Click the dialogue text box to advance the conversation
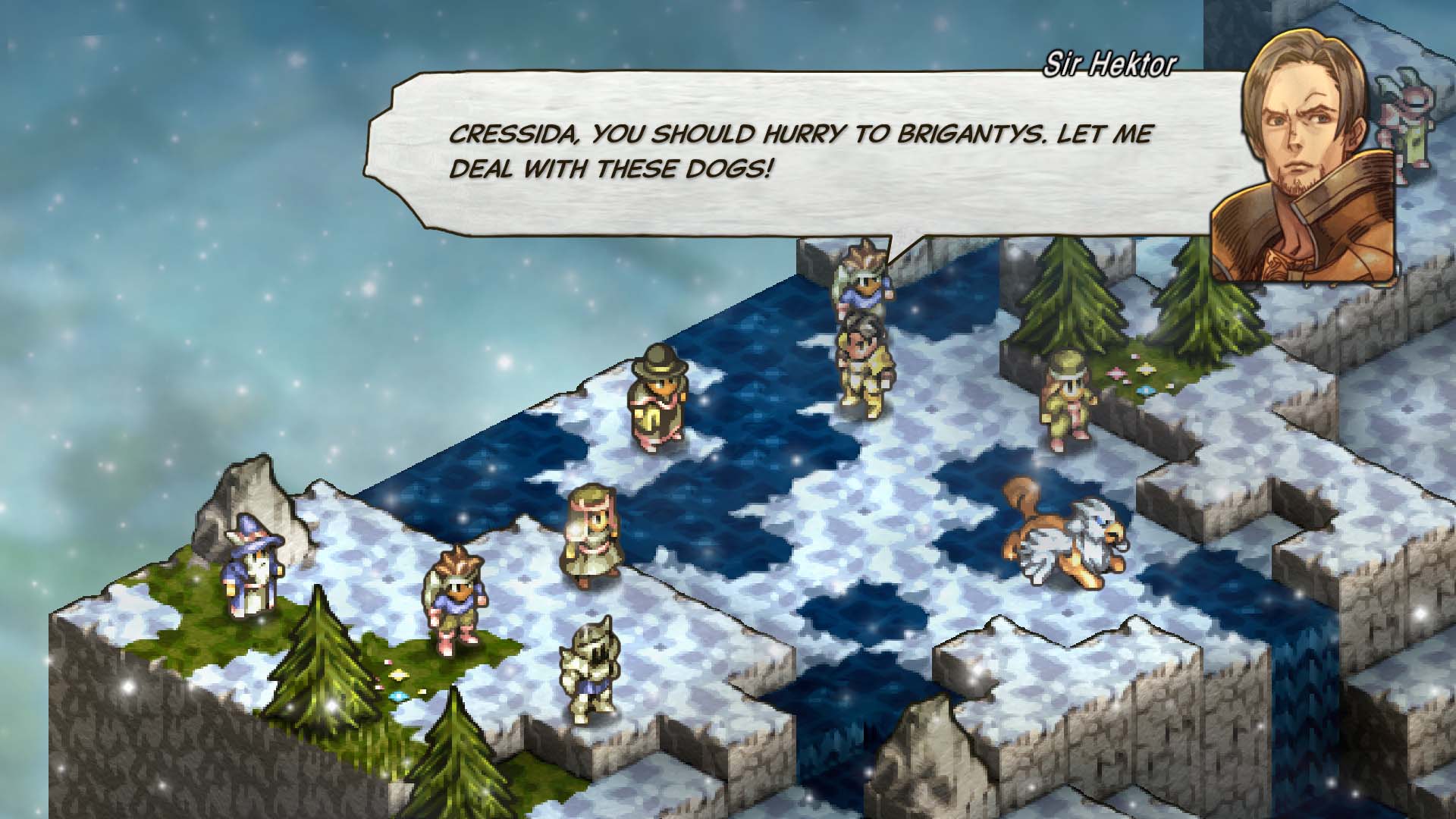This screenshot has width=1456, height=819. (758, 152)
